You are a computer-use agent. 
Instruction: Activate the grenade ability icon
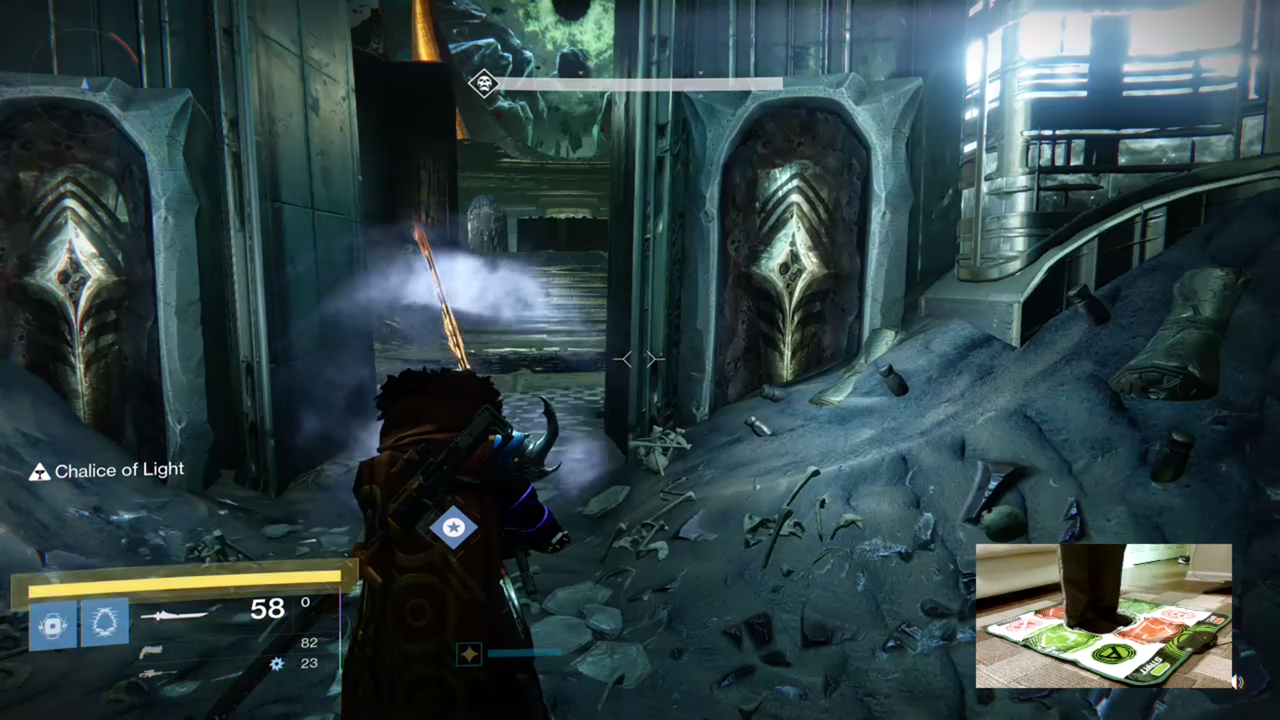coord(52,622)
